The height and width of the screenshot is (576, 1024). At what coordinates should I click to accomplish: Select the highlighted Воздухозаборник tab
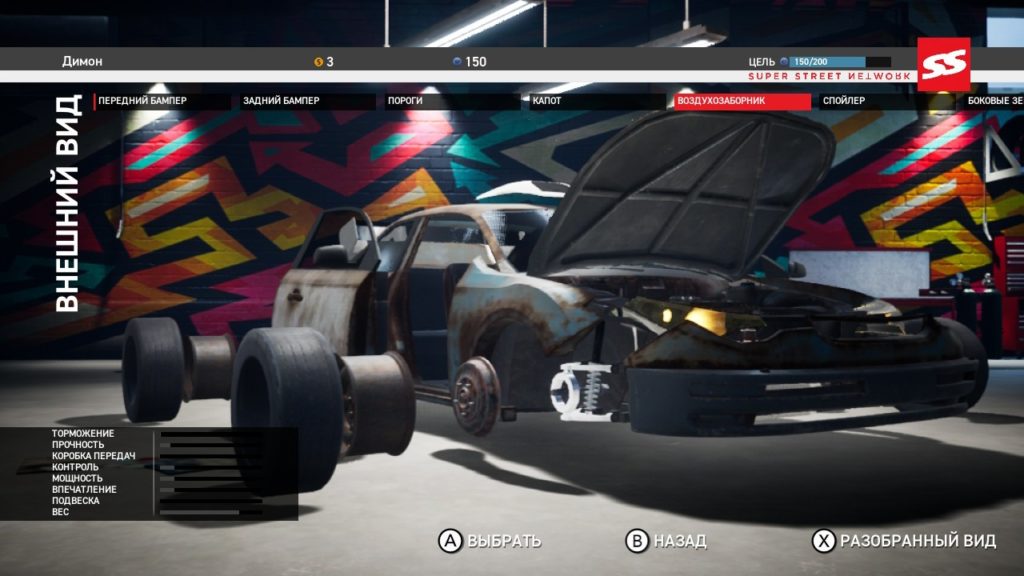[x=740, y=101]
